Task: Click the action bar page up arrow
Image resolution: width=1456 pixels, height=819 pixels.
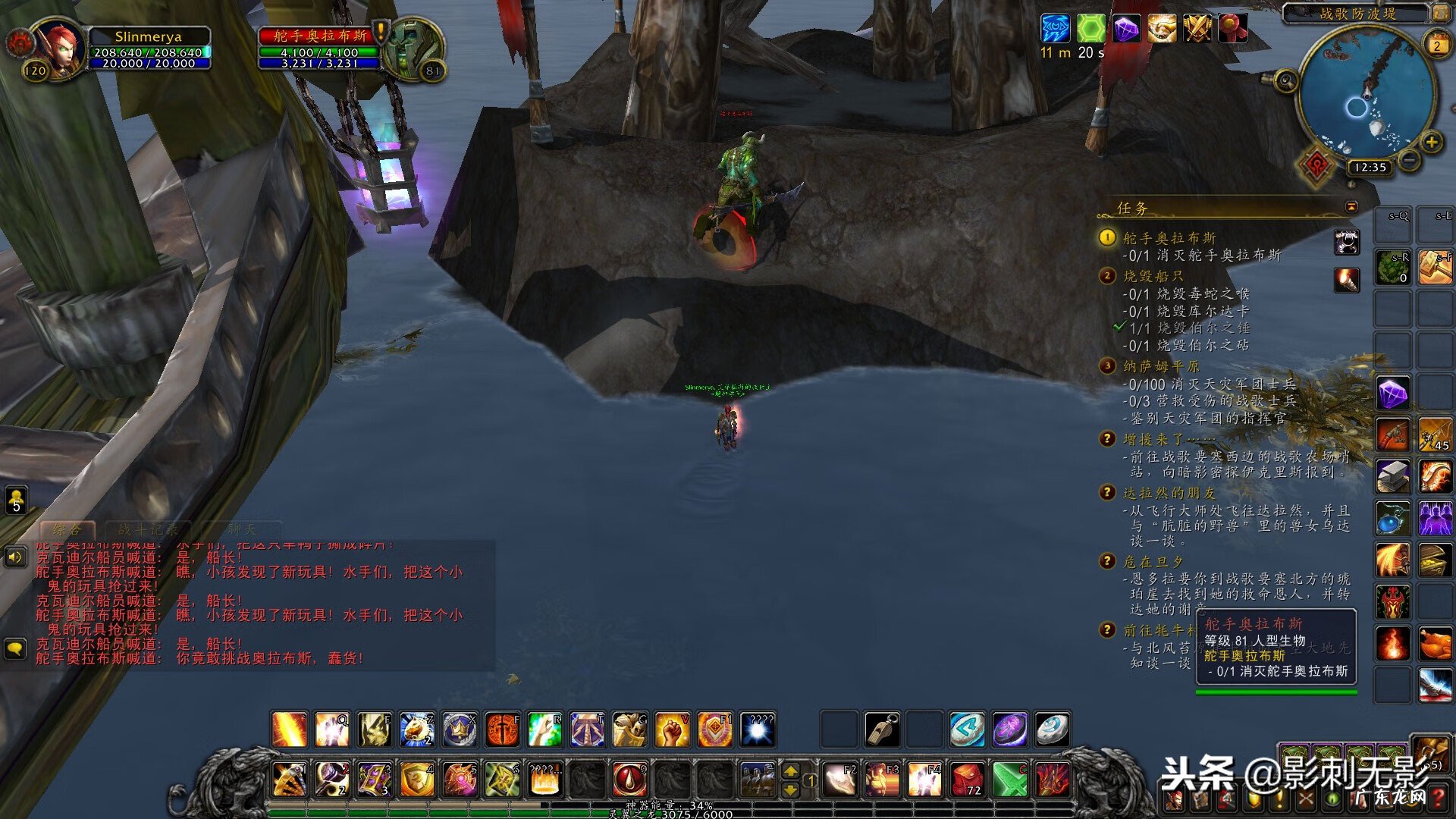Action: 790,771
